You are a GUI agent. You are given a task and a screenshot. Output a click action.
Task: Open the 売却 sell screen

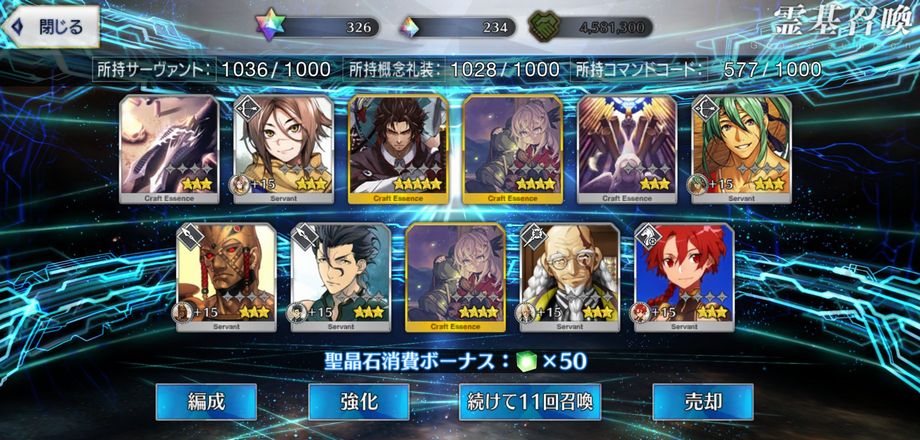click(702, 402)
